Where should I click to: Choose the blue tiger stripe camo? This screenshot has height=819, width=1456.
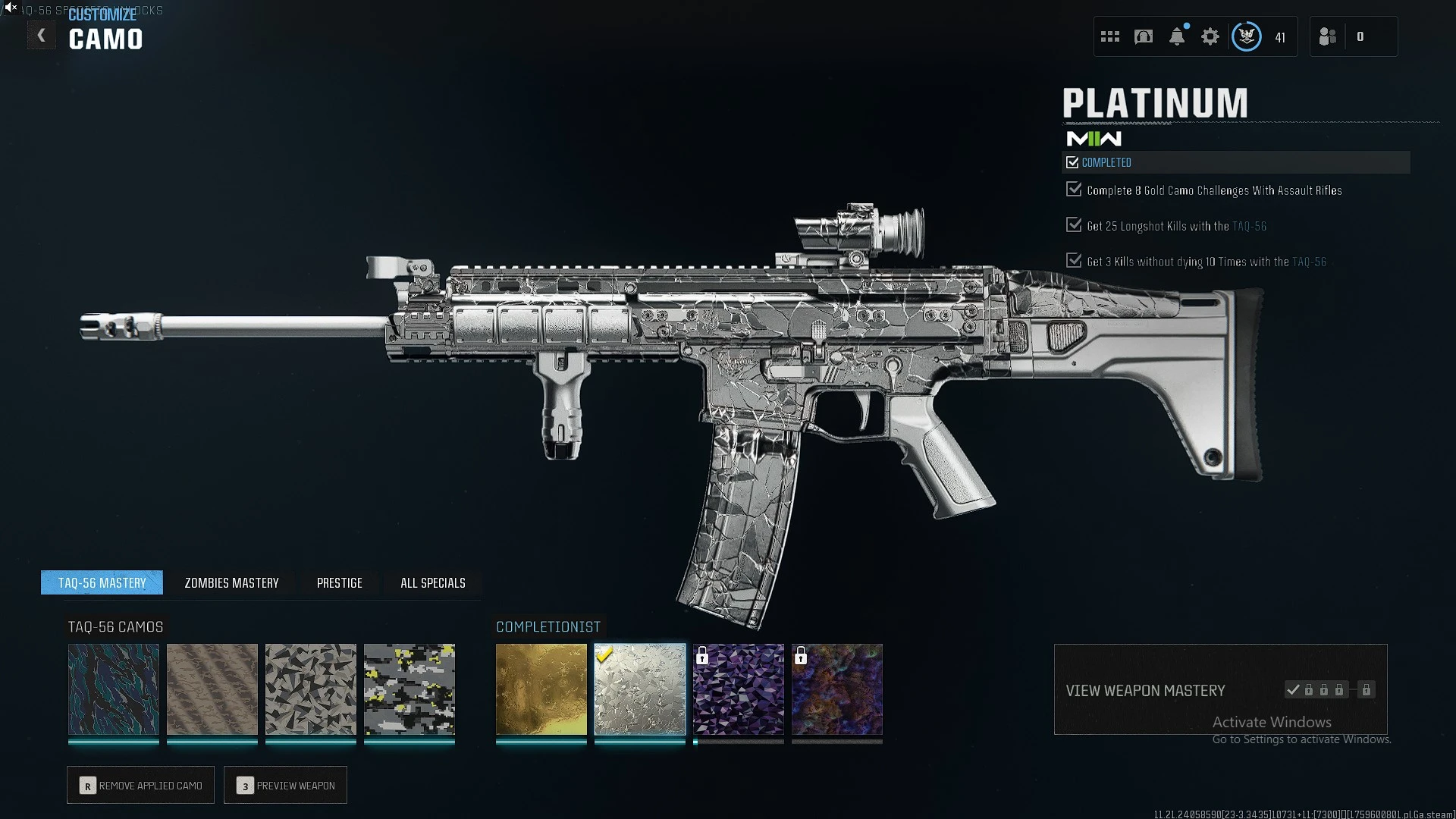[x=114, y=689]
